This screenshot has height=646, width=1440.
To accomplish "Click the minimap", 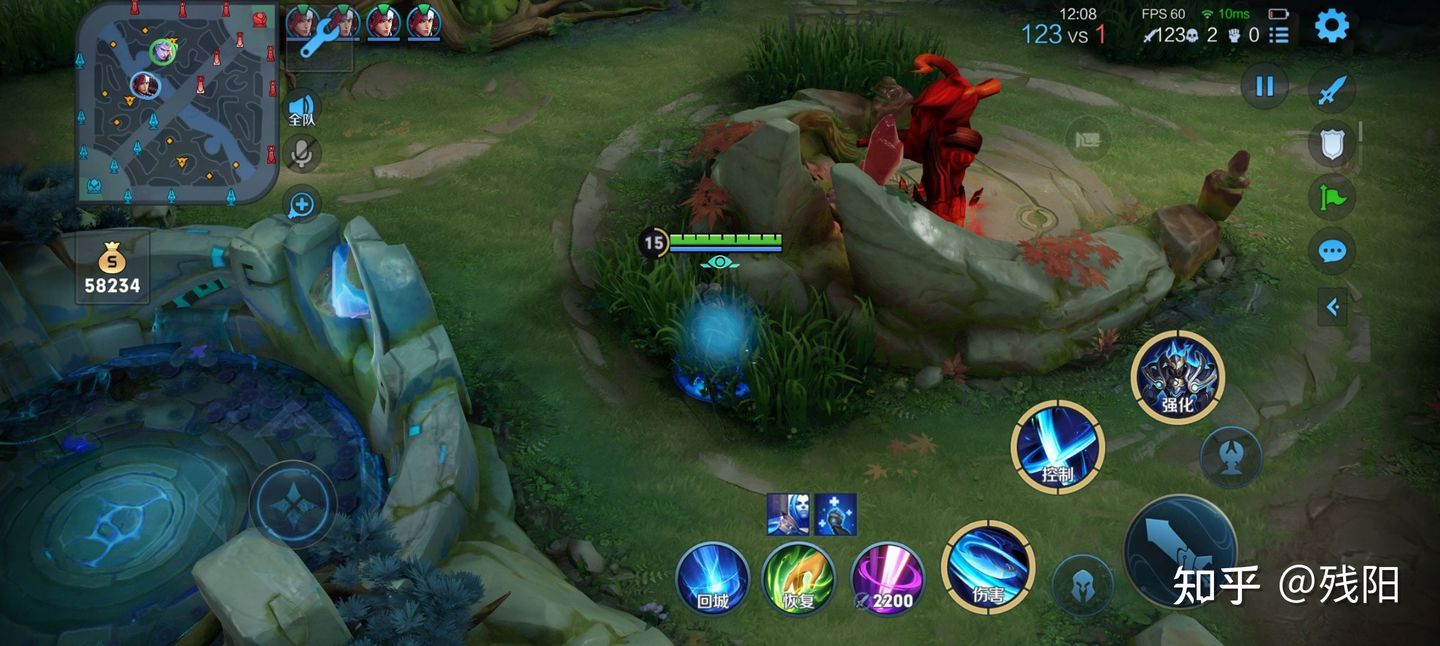I will coord(177,101).
